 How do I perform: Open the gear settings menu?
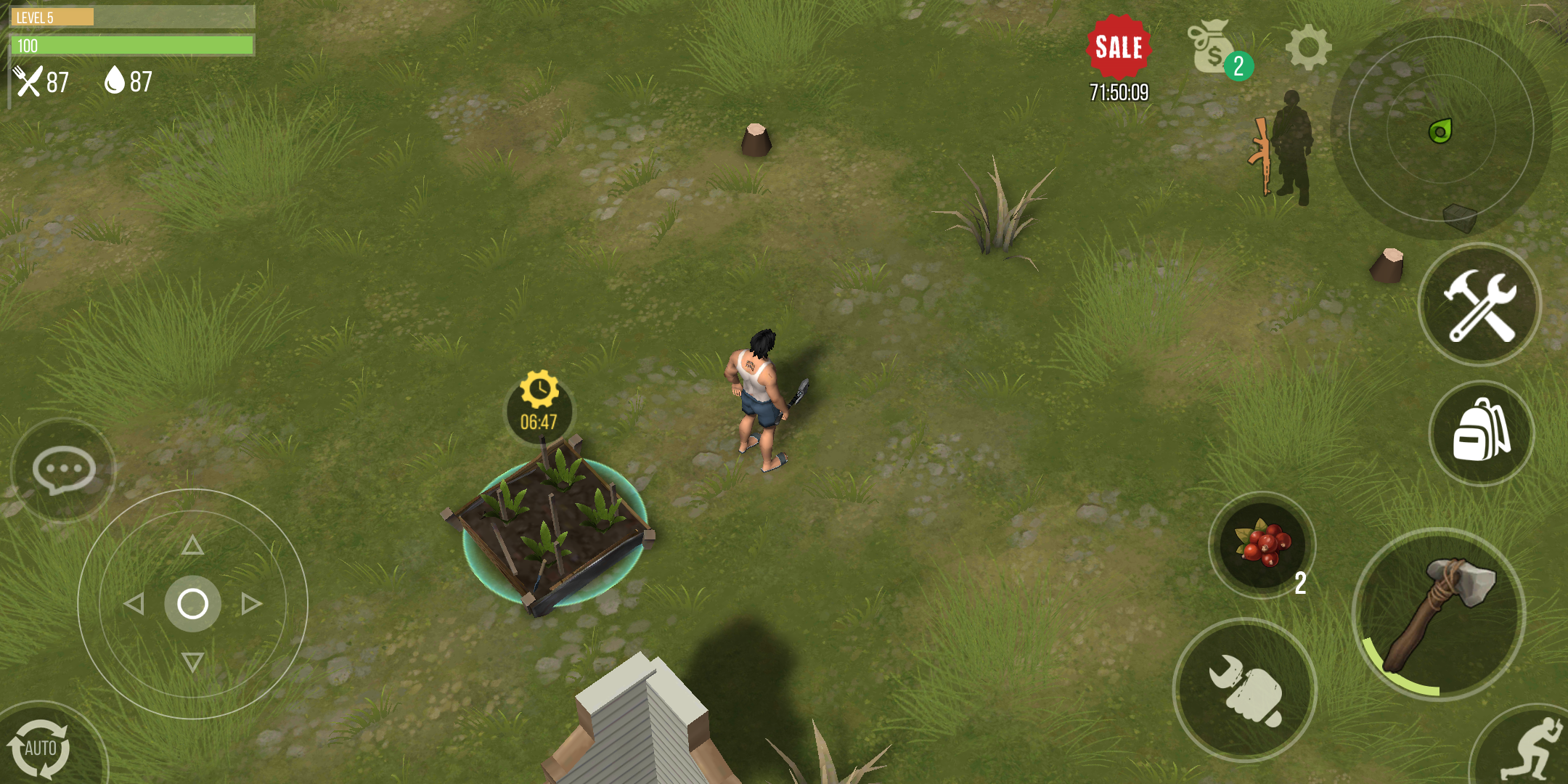coord(1308,48)
